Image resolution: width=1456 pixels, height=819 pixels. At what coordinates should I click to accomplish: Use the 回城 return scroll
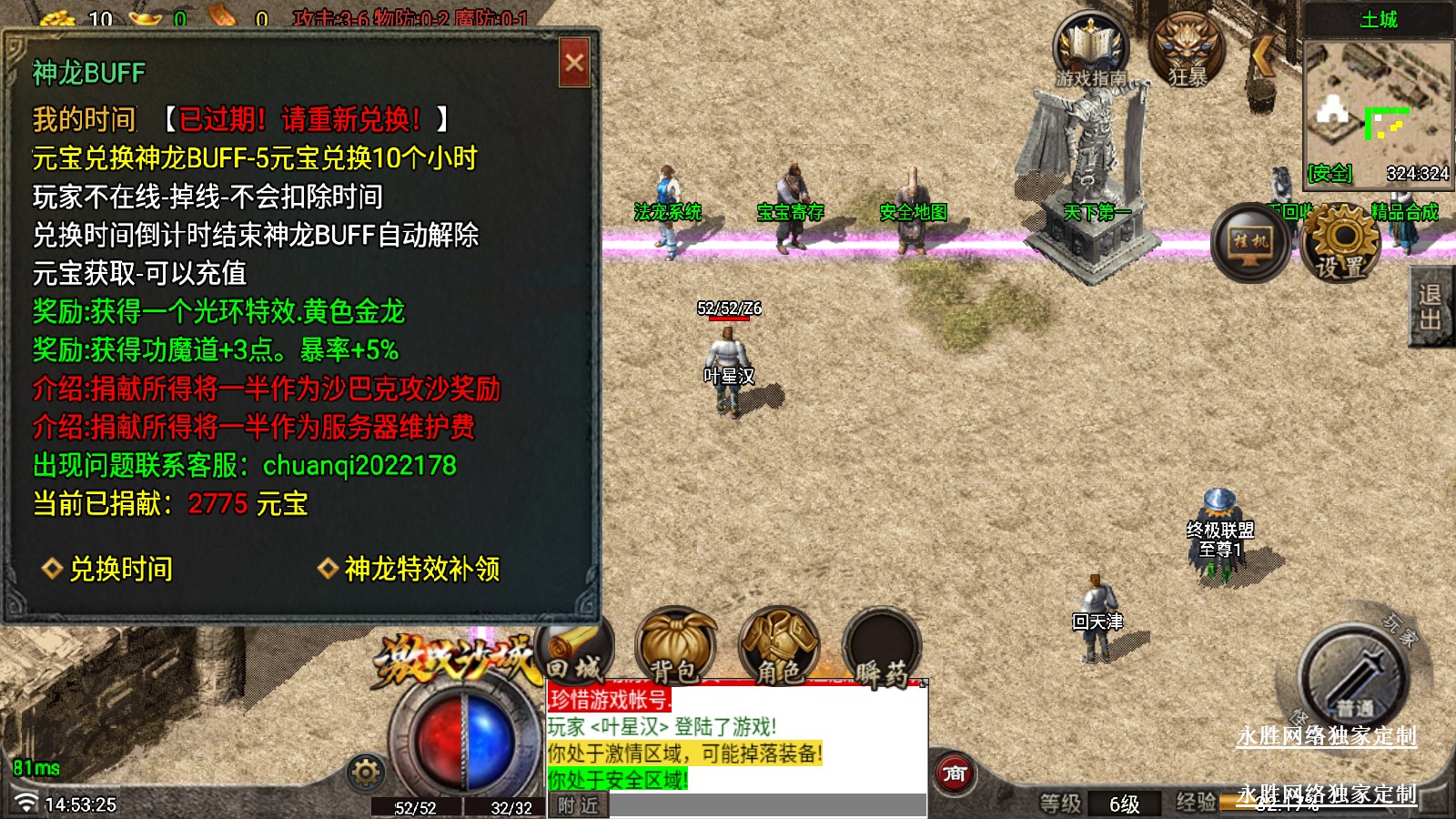(x=576, y=652)
